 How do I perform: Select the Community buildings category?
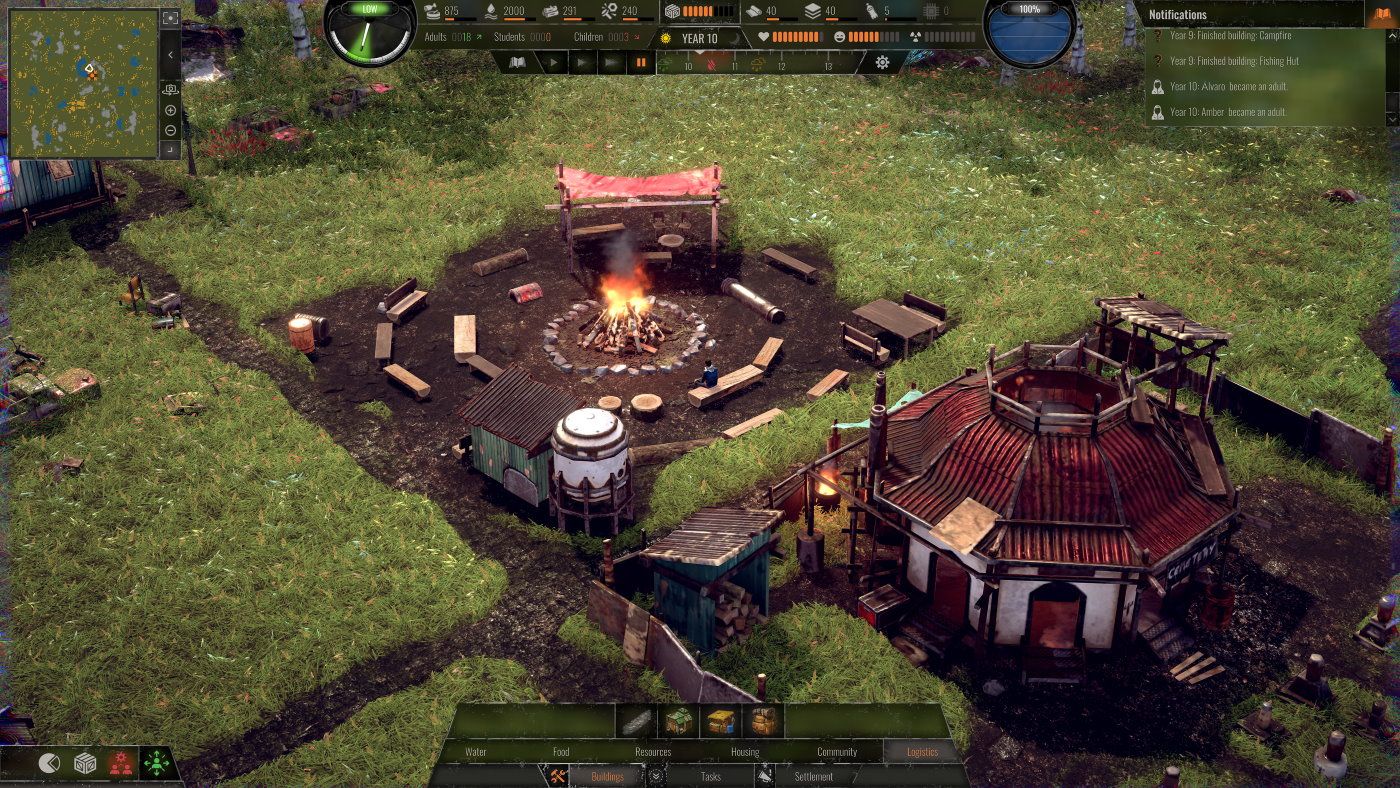(x=838, y=751)
